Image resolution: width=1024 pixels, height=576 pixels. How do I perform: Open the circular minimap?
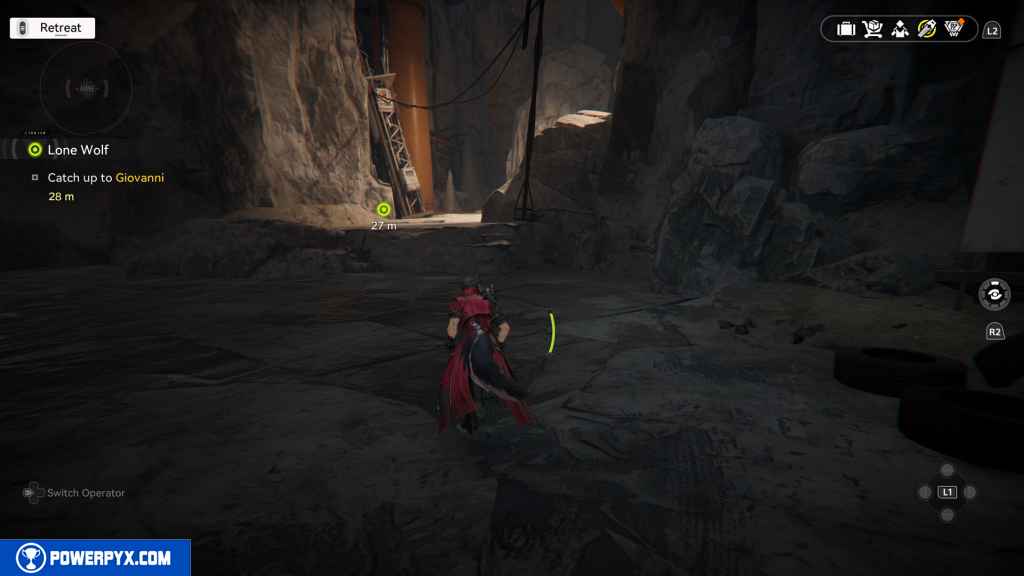(x=86, y=89)
